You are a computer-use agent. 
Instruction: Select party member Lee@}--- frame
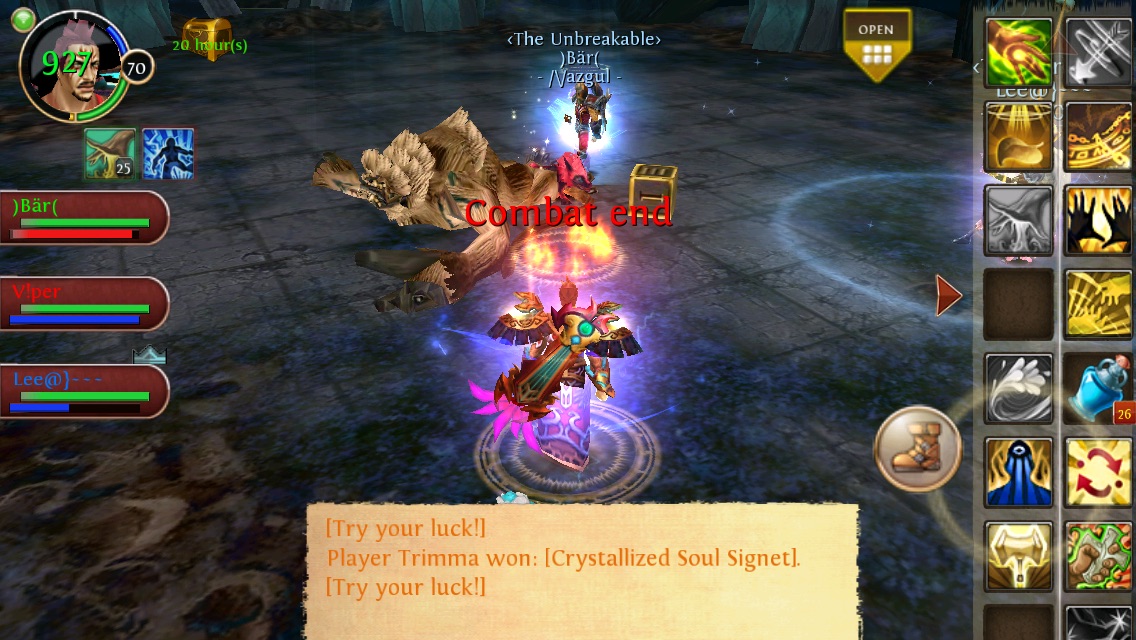pos(83,390)
